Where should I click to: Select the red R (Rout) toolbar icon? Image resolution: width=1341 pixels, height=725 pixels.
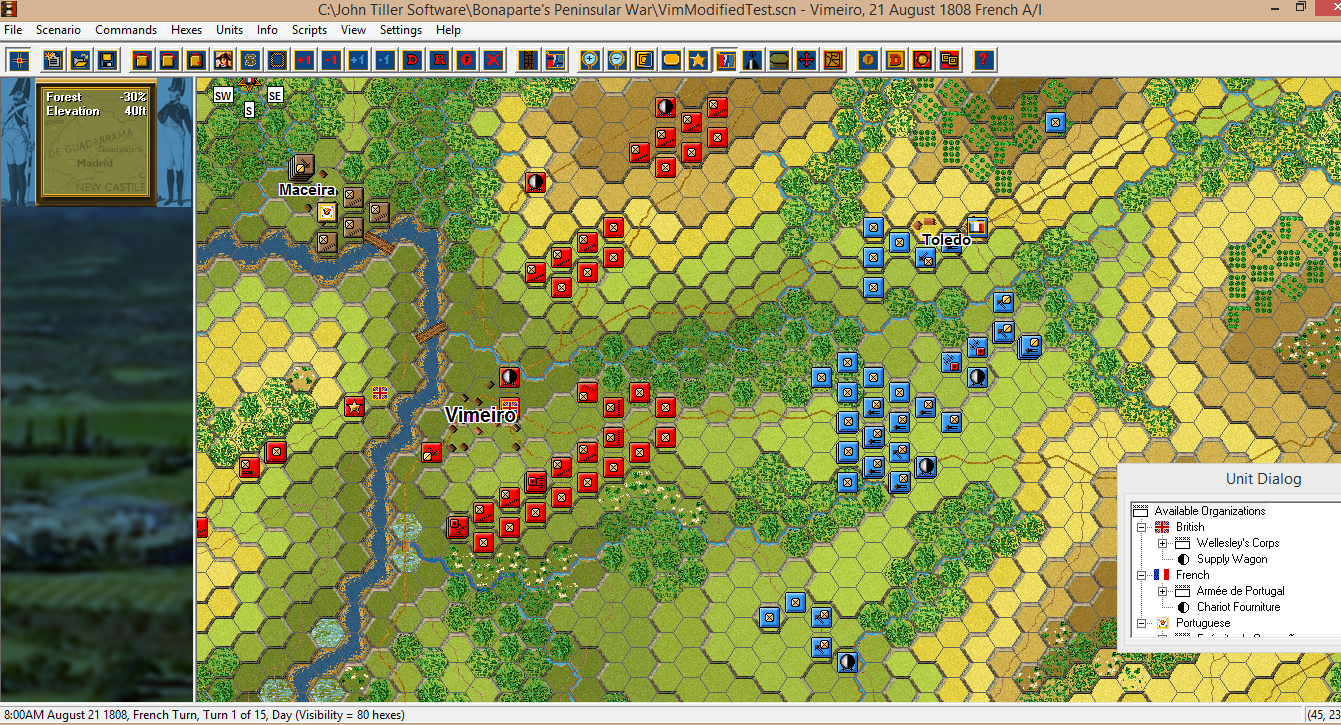440,60
